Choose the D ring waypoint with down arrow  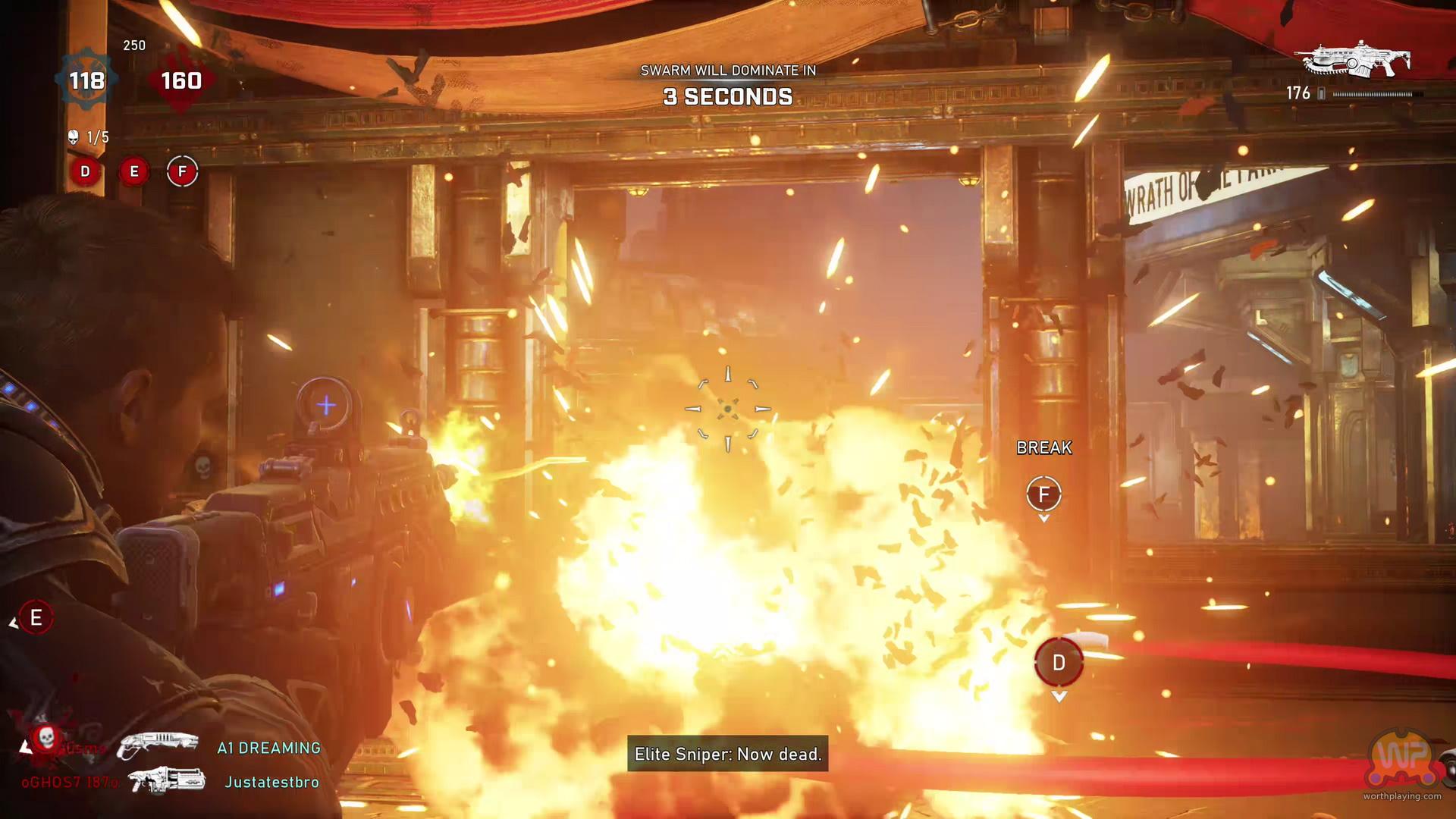[x=1059, y=663]
